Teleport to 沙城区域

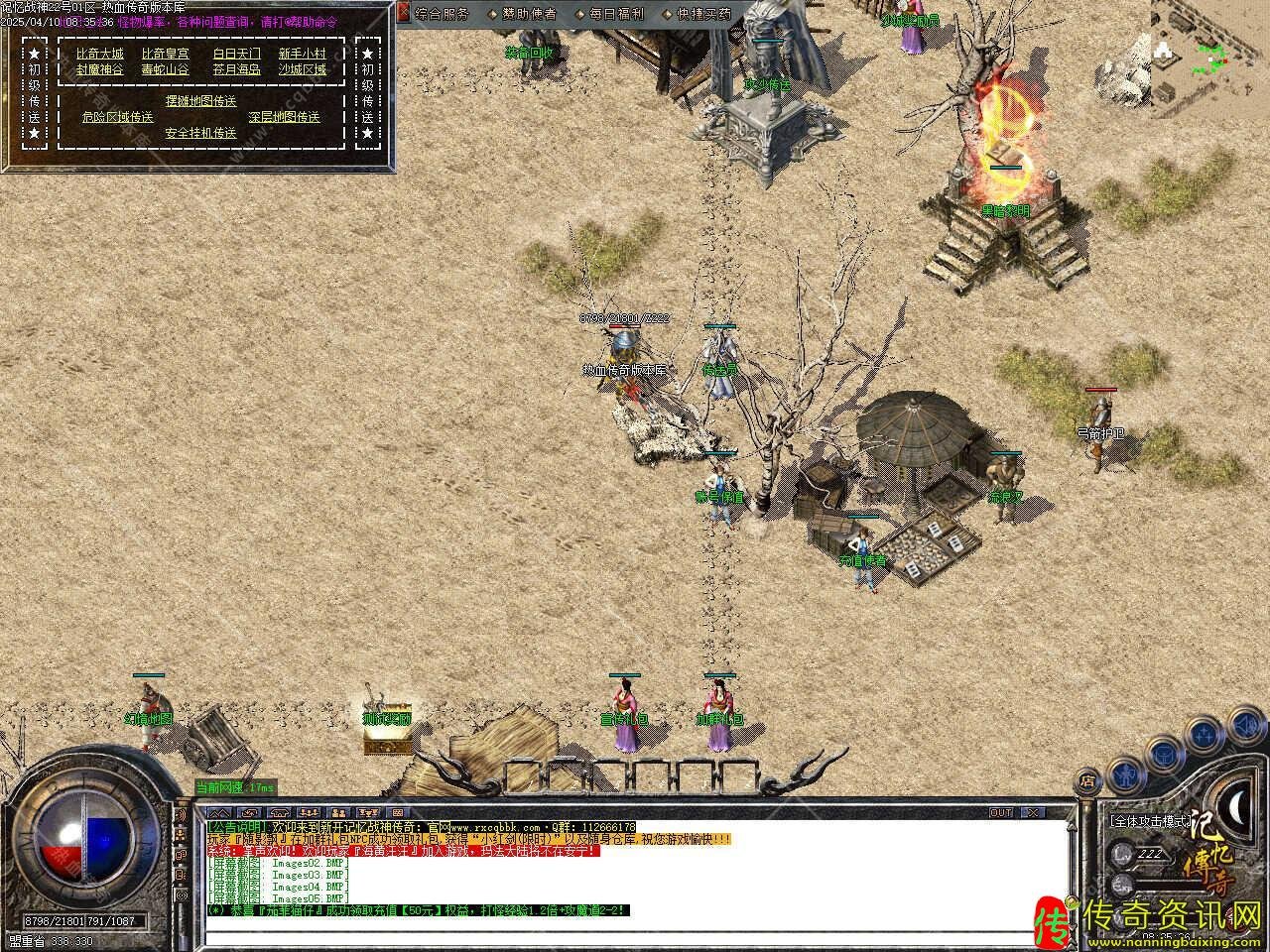(302, 69)
